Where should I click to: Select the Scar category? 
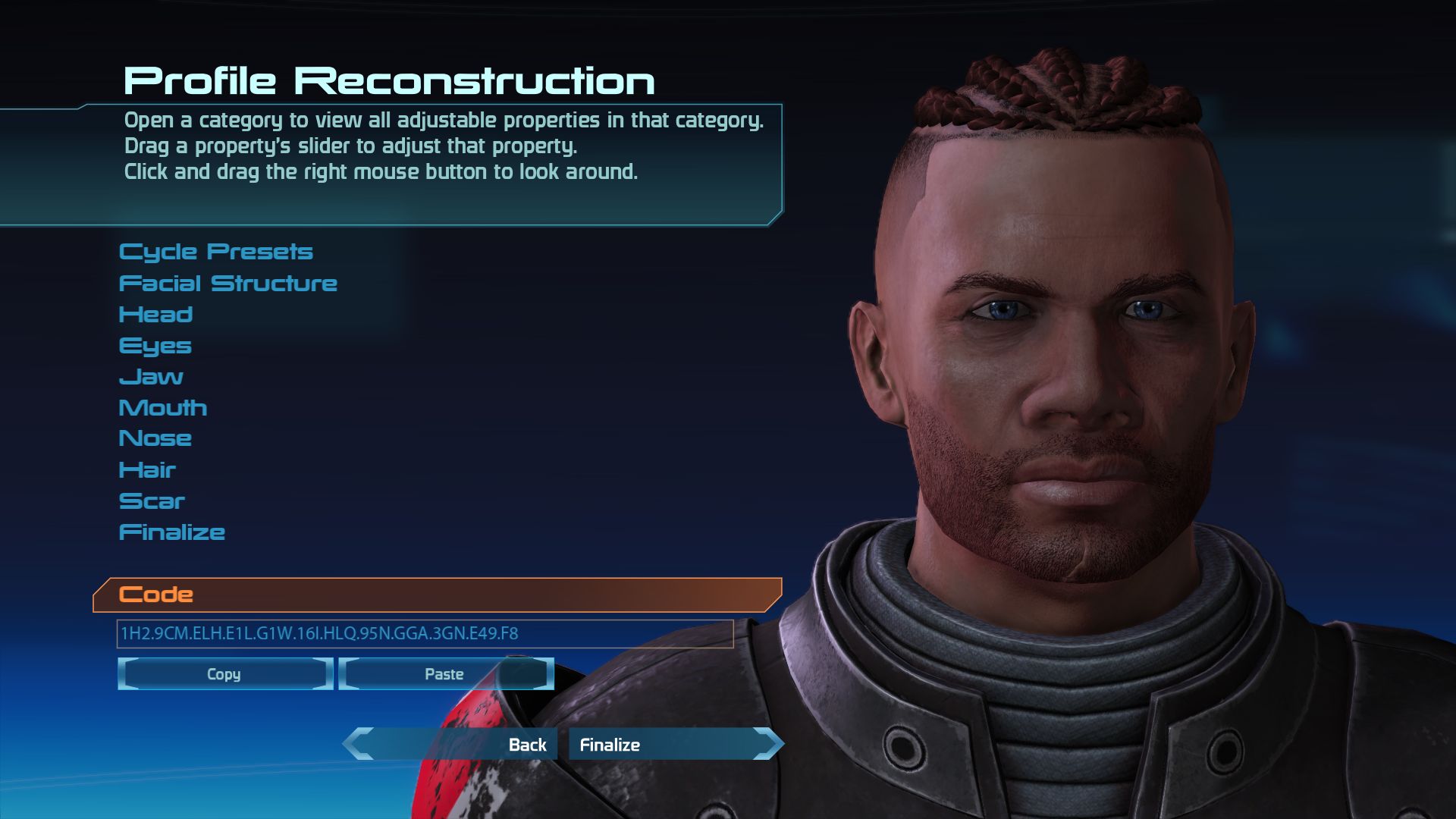coord(152,500)
